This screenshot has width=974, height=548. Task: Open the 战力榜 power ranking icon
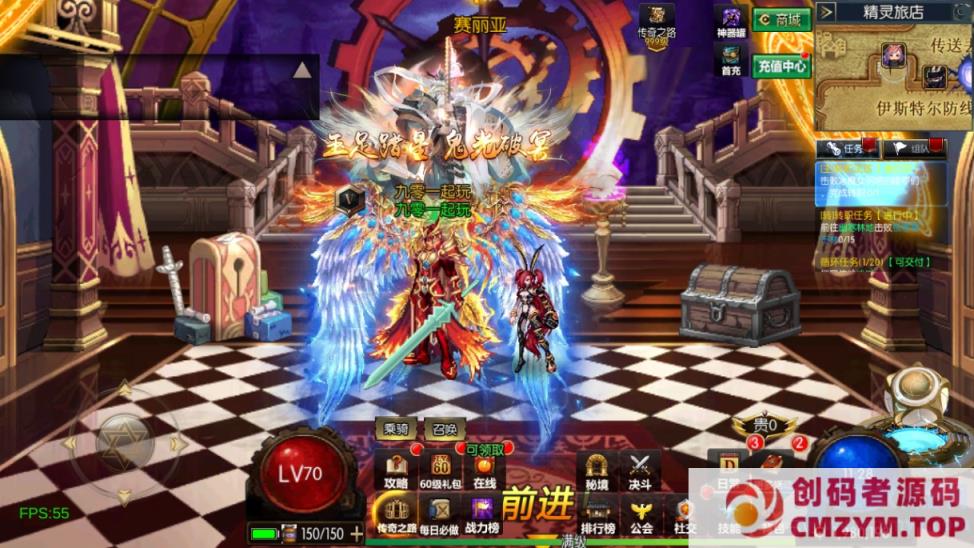pos(484,513)
